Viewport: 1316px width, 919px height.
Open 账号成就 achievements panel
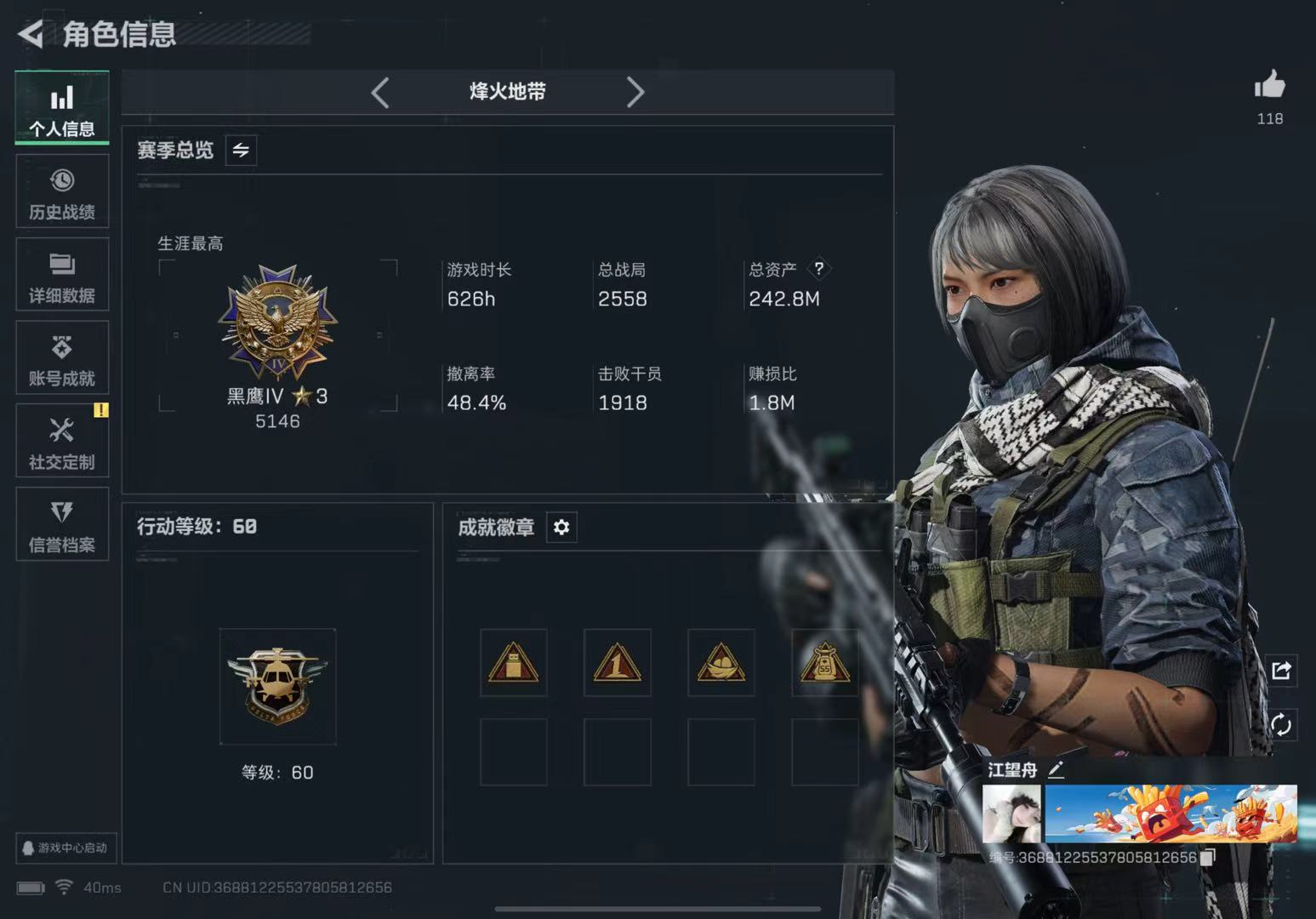click(61, 357)
